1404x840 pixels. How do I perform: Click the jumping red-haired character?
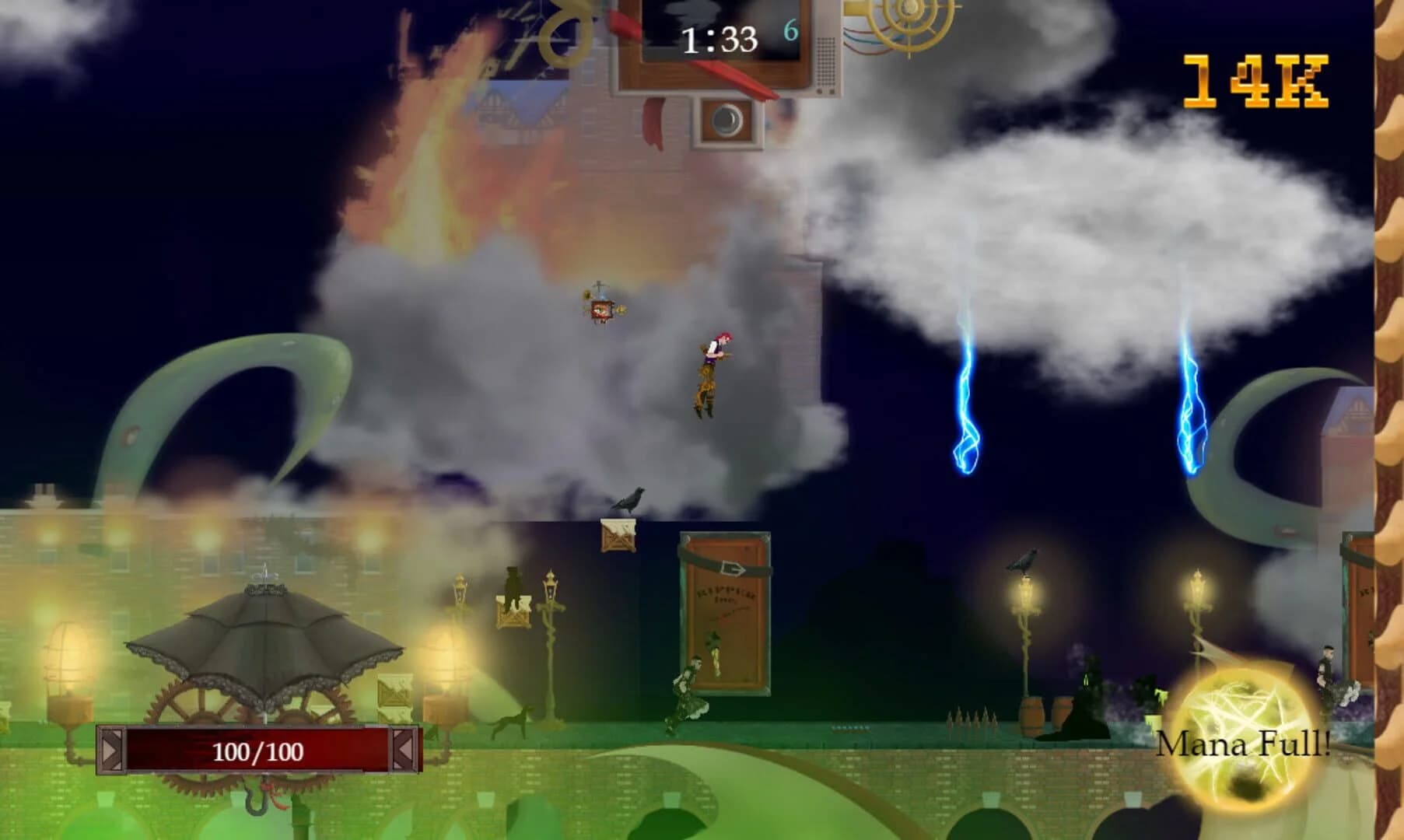coord(712,373)
